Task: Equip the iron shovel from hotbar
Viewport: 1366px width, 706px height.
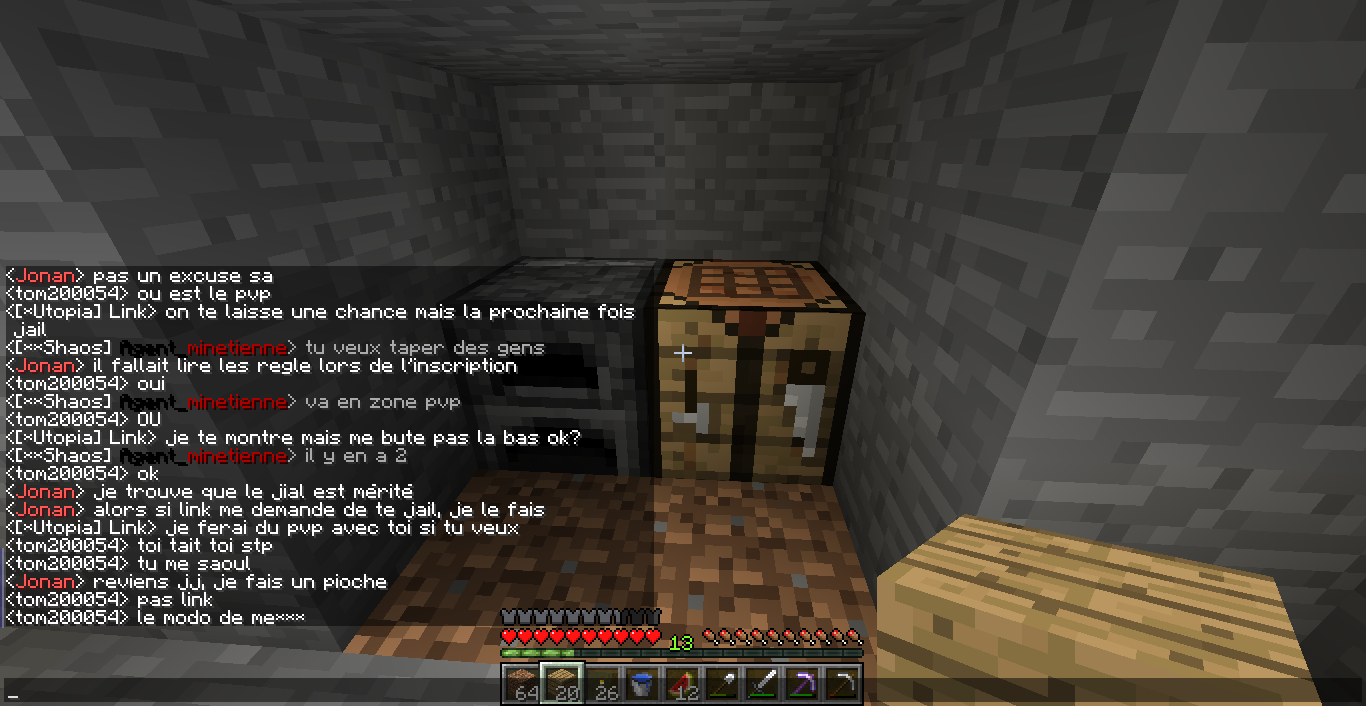Action: 721,684
